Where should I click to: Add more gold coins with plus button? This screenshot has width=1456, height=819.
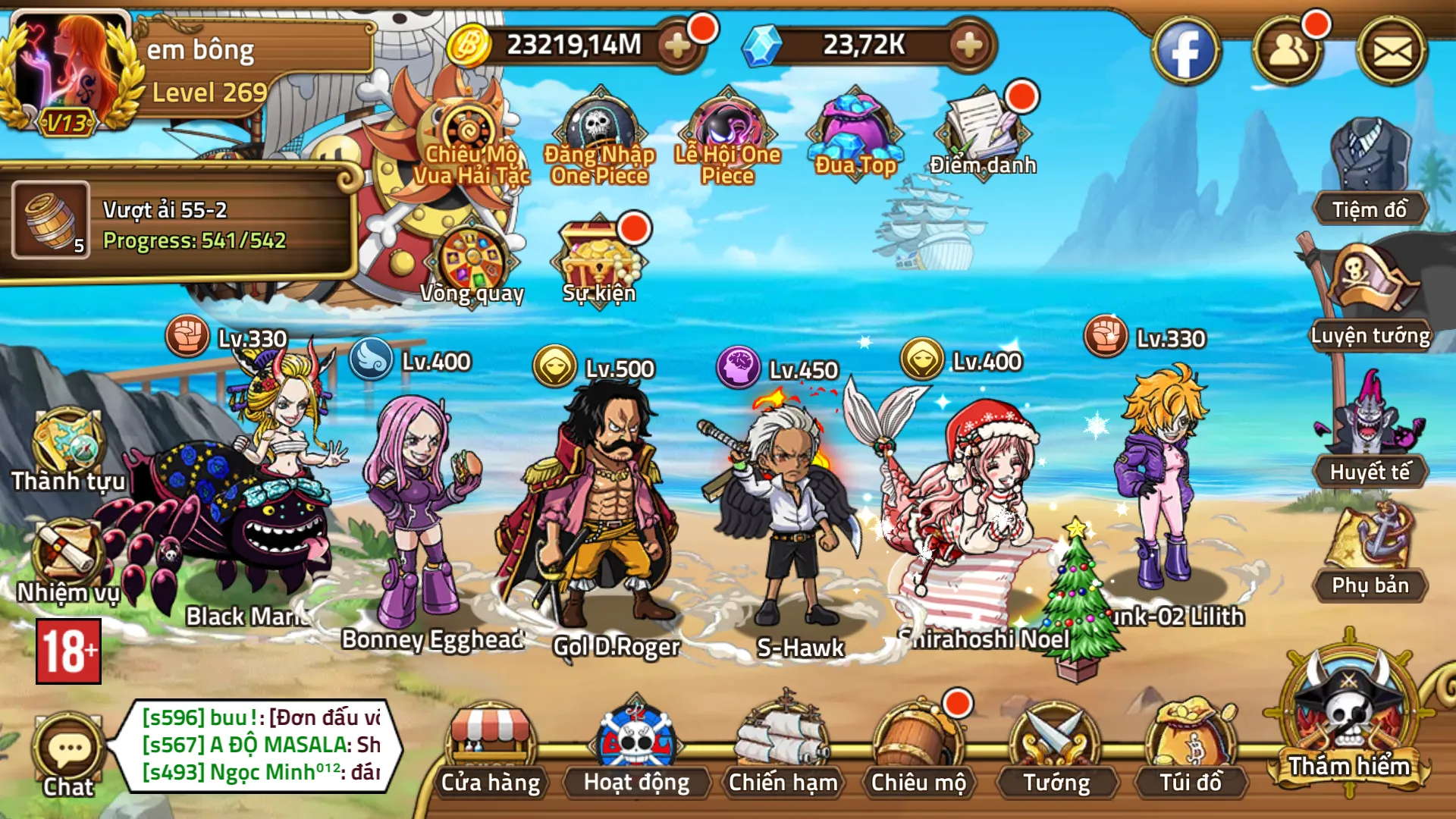coord(677,45)
